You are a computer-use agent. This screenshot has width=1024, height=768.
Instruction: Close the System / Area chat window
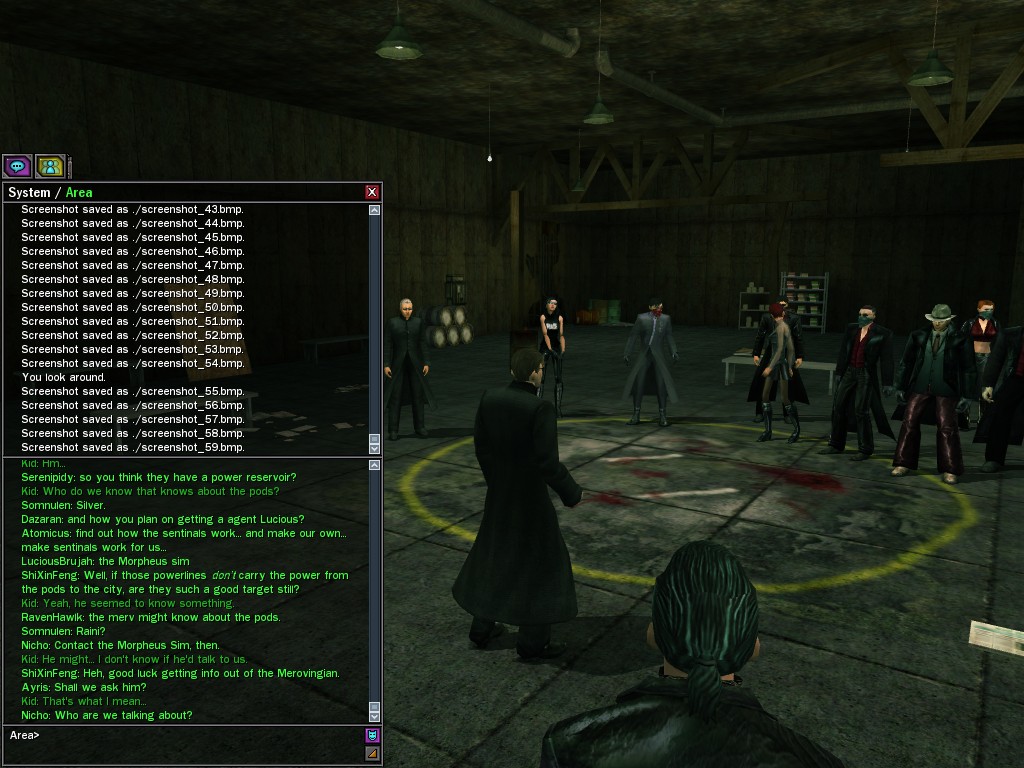coord(372,192)
